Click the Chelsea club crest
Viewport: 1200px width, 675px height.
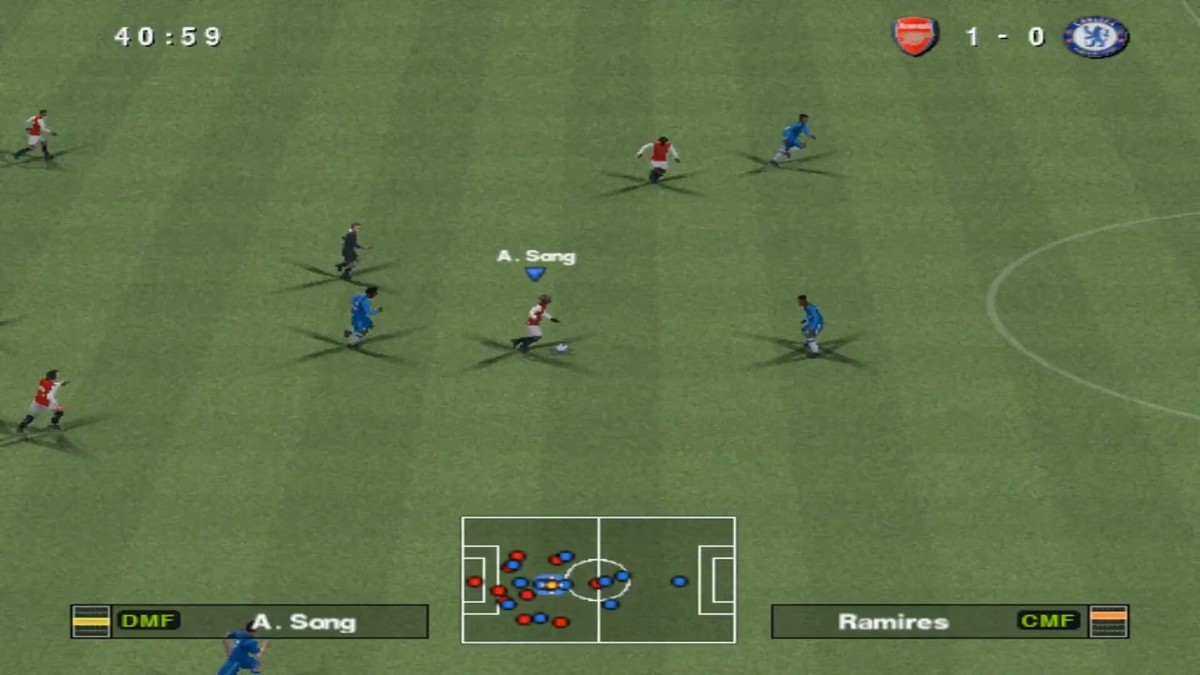tap(1096, 37)
